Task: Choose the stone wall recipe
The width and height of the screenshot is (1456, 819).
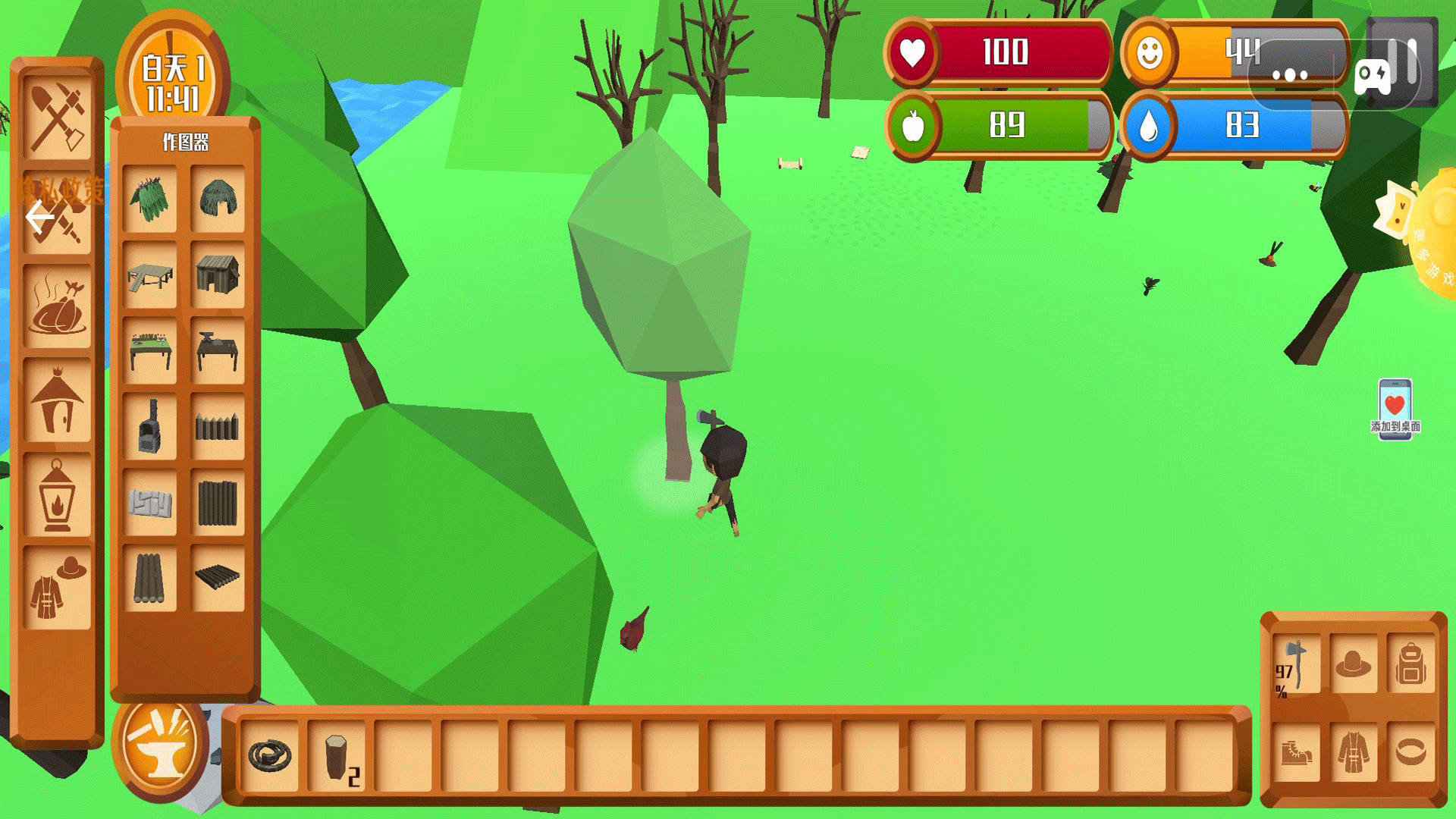Action: pos(149,502)
